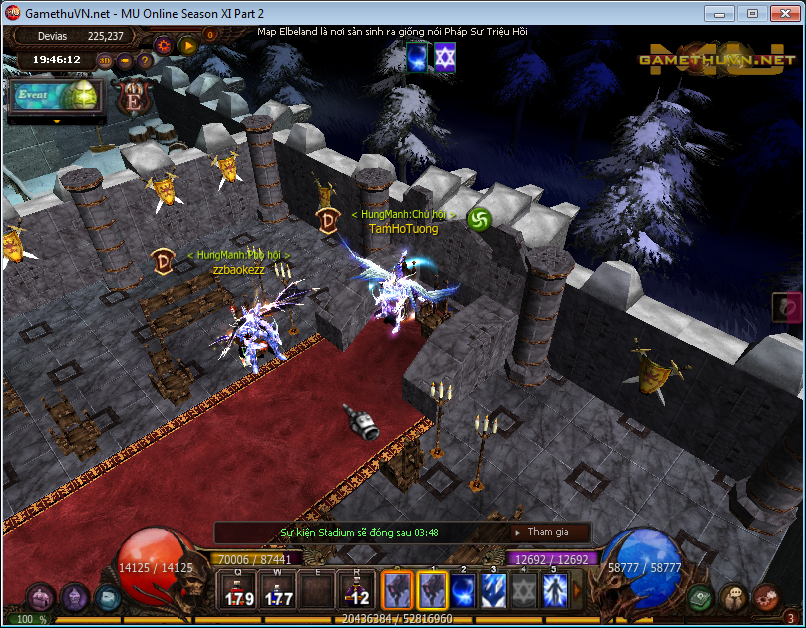
Task: Select the yellow-highlighted skill in slot 1
Action: coord(432,590)
